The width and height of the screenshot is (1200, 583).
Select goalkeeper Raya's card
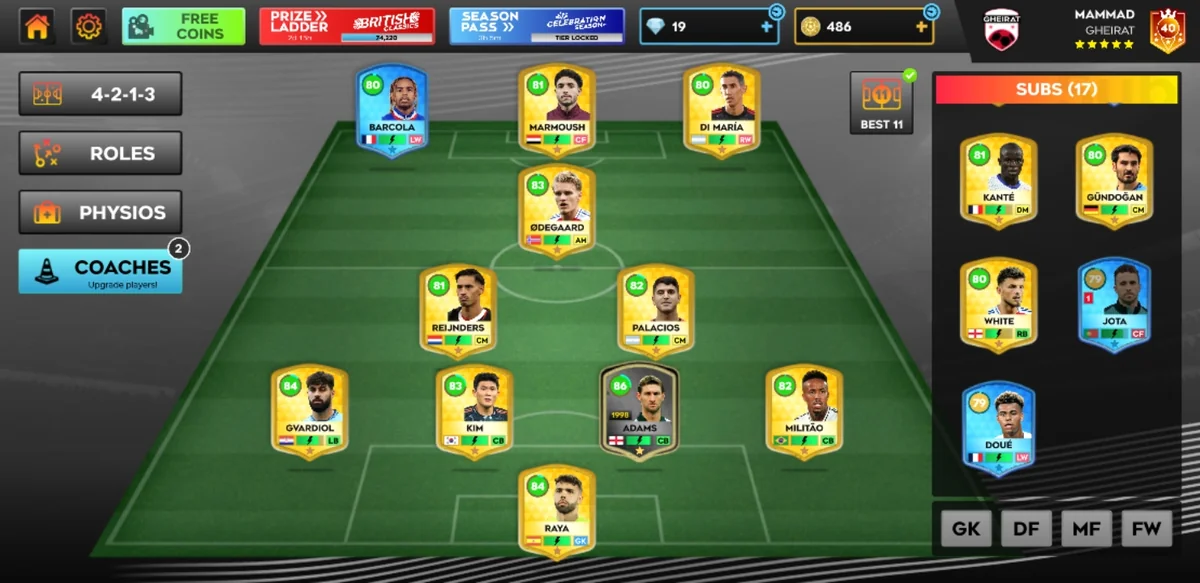pos(557,508)
